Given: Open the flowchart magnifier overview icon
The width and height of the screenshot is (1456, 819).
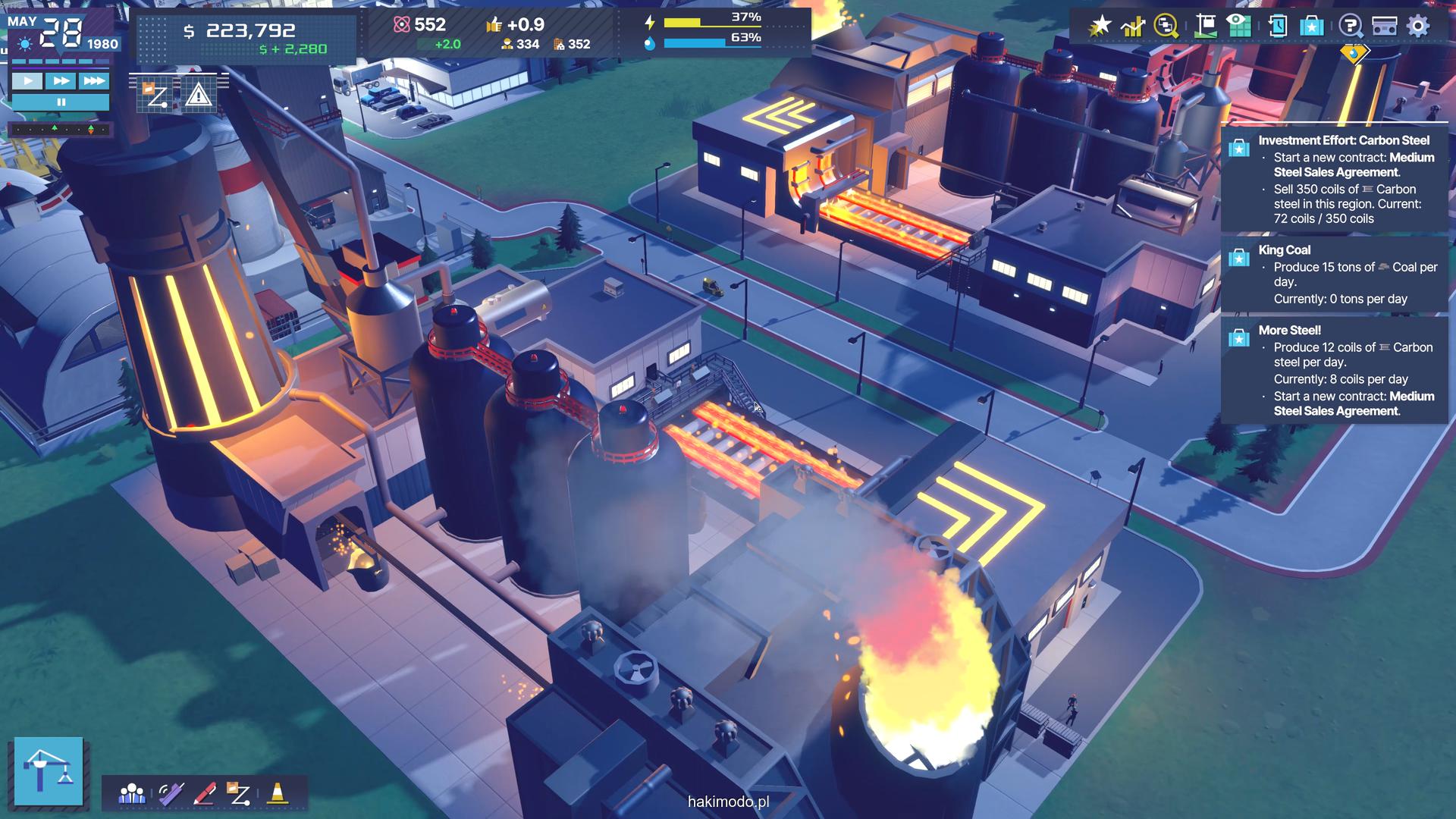Looking at the screenshot, I should [x=1166, y=27].
